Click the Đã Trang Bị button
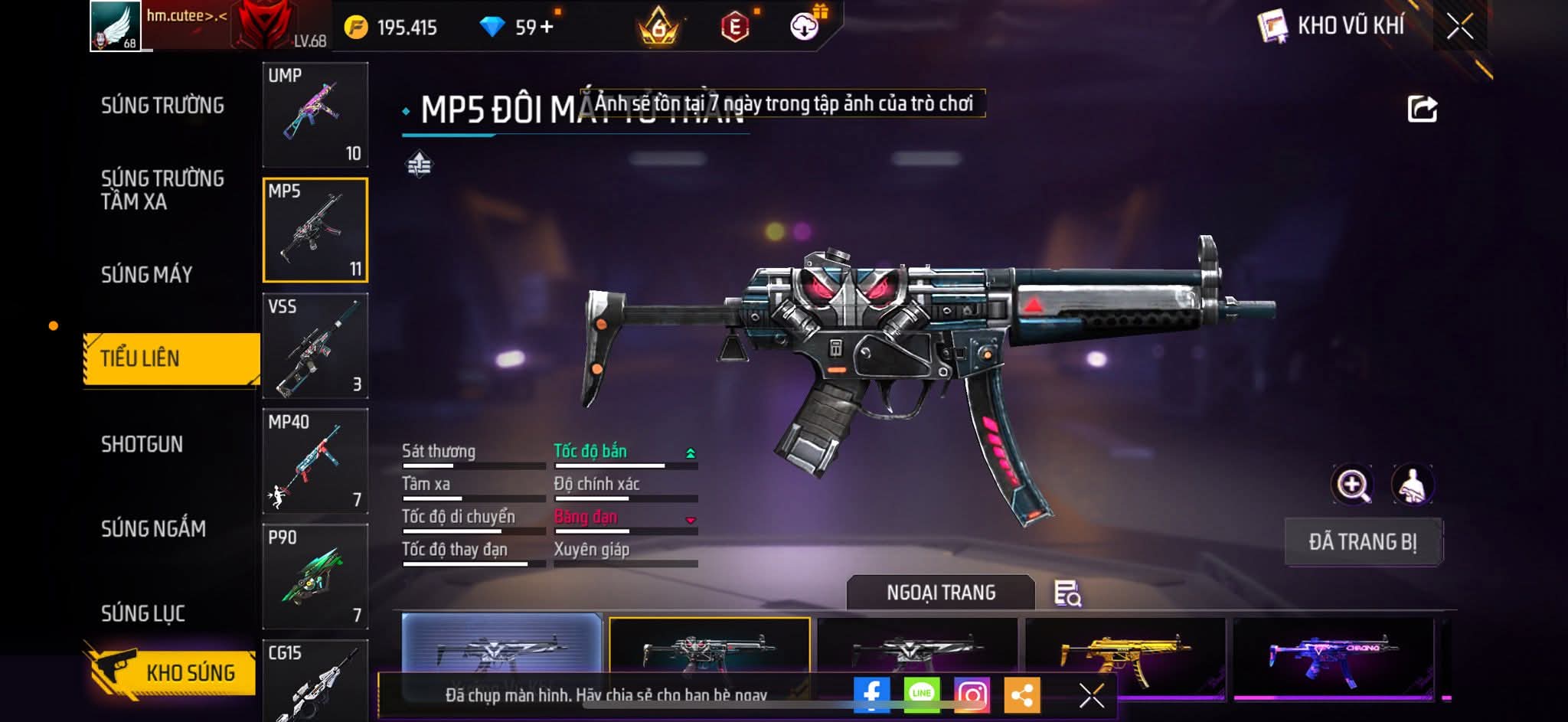Image resolution: width=1568 pixels, height=722 pixels. pos(1363,542)
